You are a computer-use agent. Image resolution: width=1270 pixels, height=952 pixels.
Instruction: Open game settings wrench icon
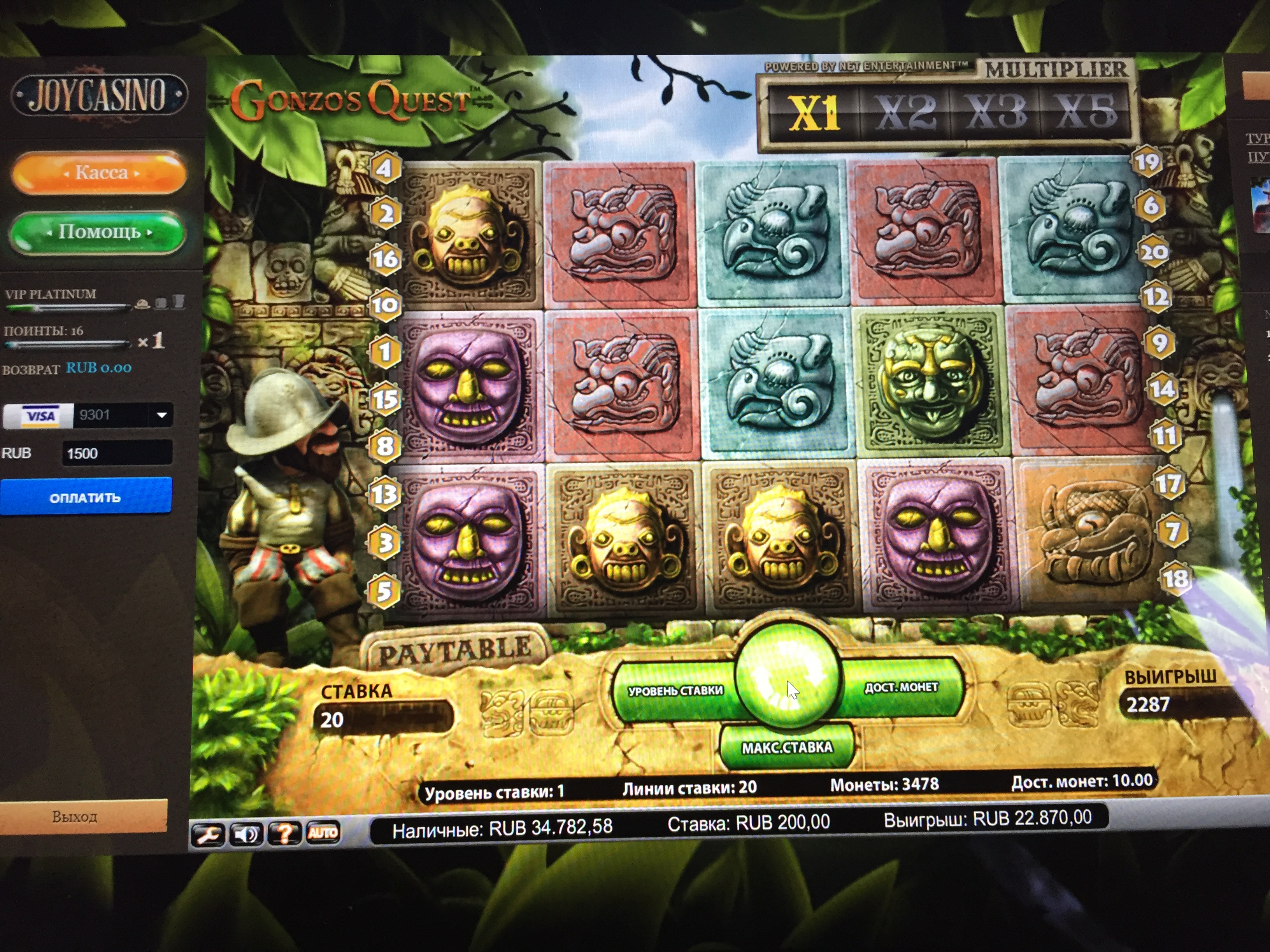click(209, 834)
